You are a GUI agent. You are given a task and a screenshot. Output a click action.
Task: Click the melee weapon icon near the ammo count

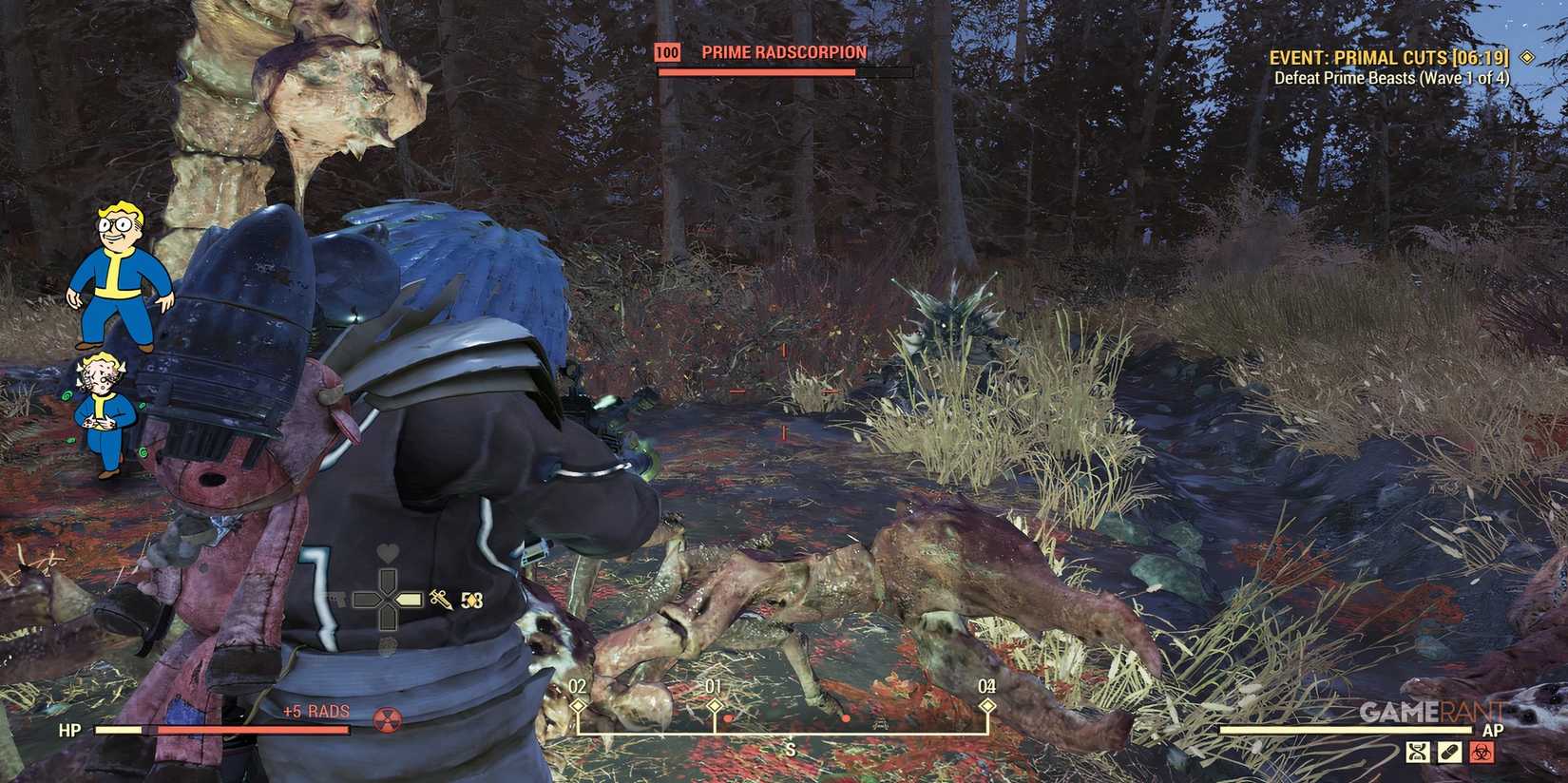(x=439, y=599)
